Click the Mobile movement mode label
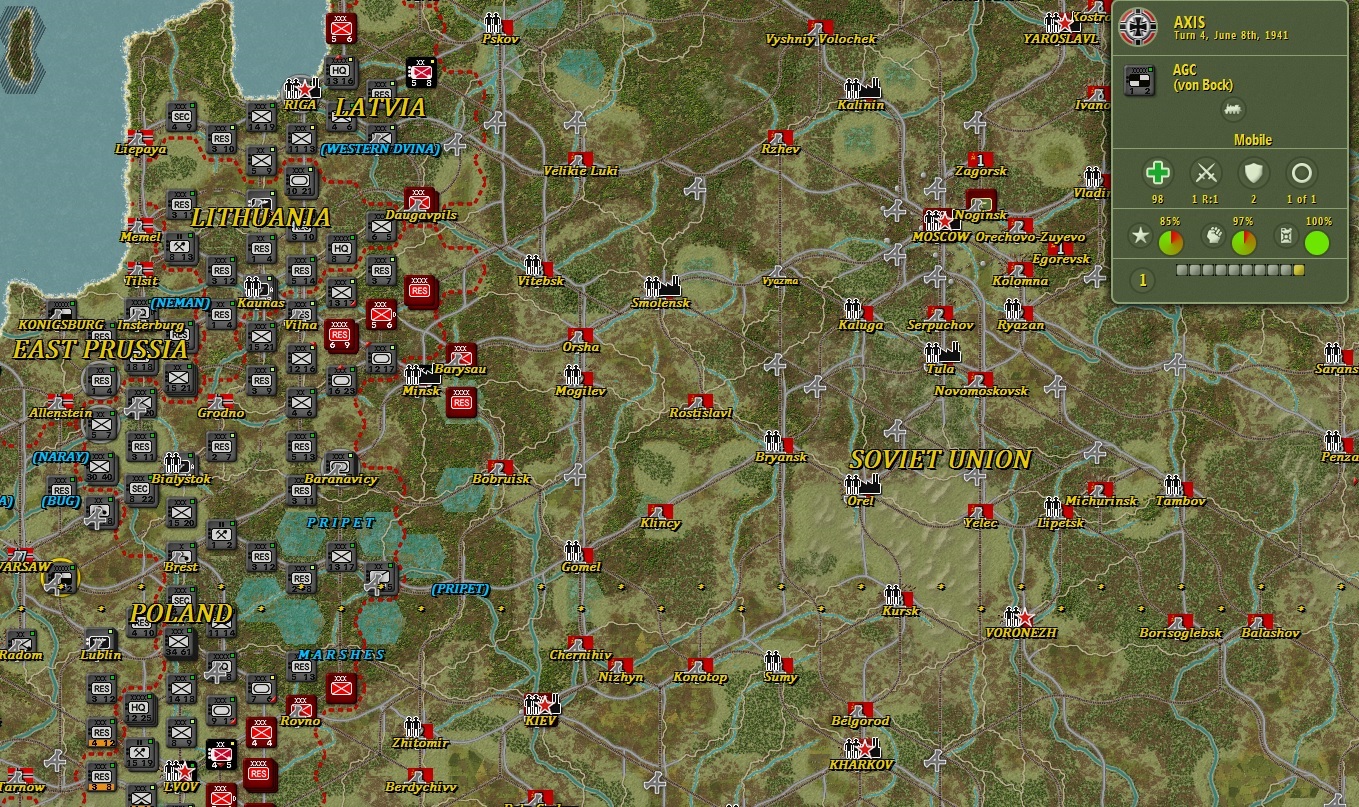1359x807 pixels. 1253,140
